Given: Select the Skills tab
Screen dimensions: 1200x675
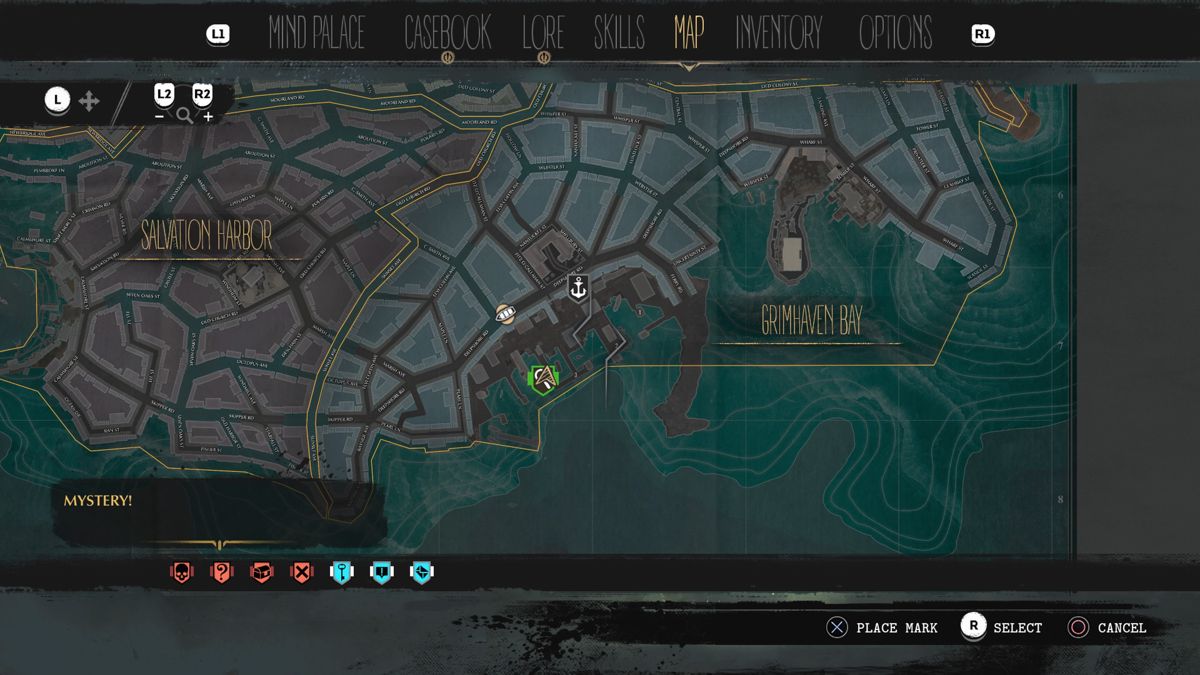Looking at the screenshot, I should tap(619, 34).
